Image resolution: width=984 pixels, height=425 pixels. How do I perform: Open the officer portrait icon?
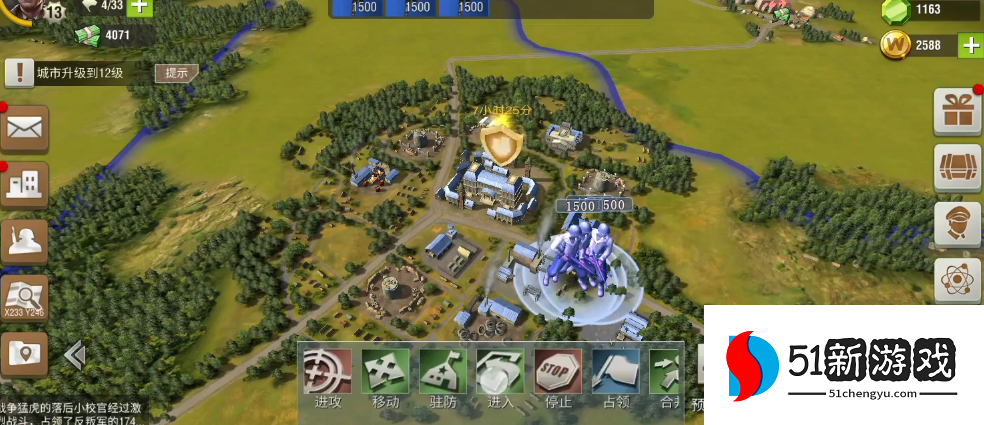click(957, 224)
